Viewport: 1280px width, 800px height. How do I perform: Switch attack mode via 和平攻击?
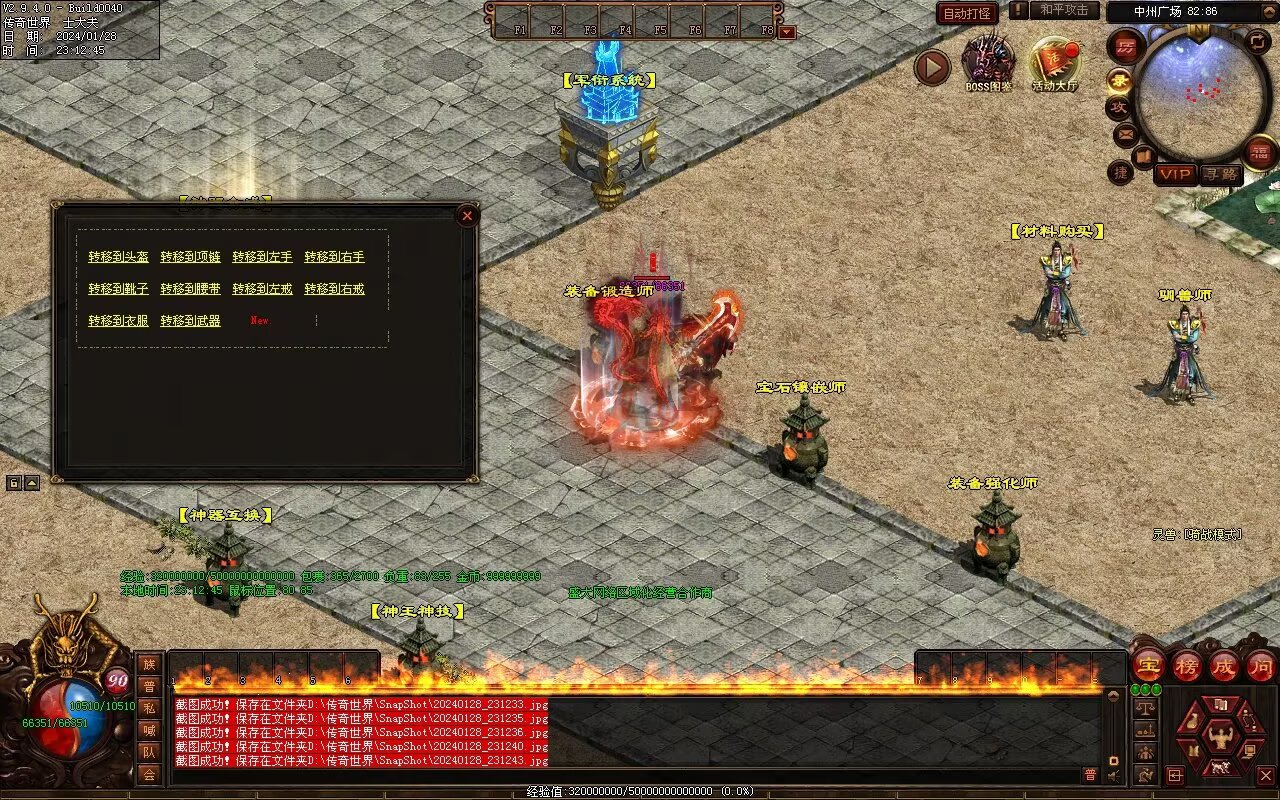pos(1063,10)
